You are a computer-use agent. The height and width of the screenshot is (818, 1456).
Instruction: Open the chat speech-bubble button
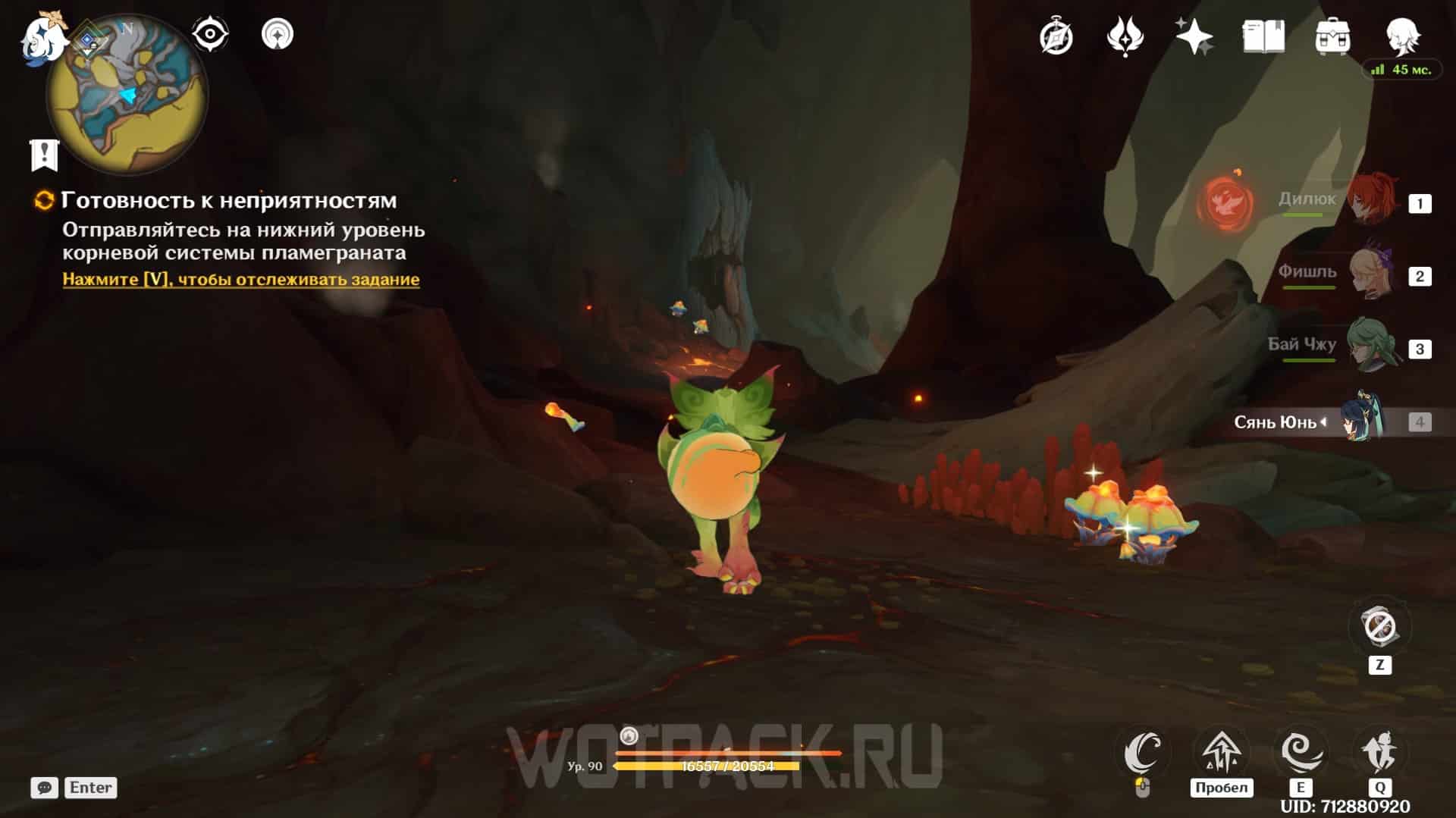[x=44, y=788]
